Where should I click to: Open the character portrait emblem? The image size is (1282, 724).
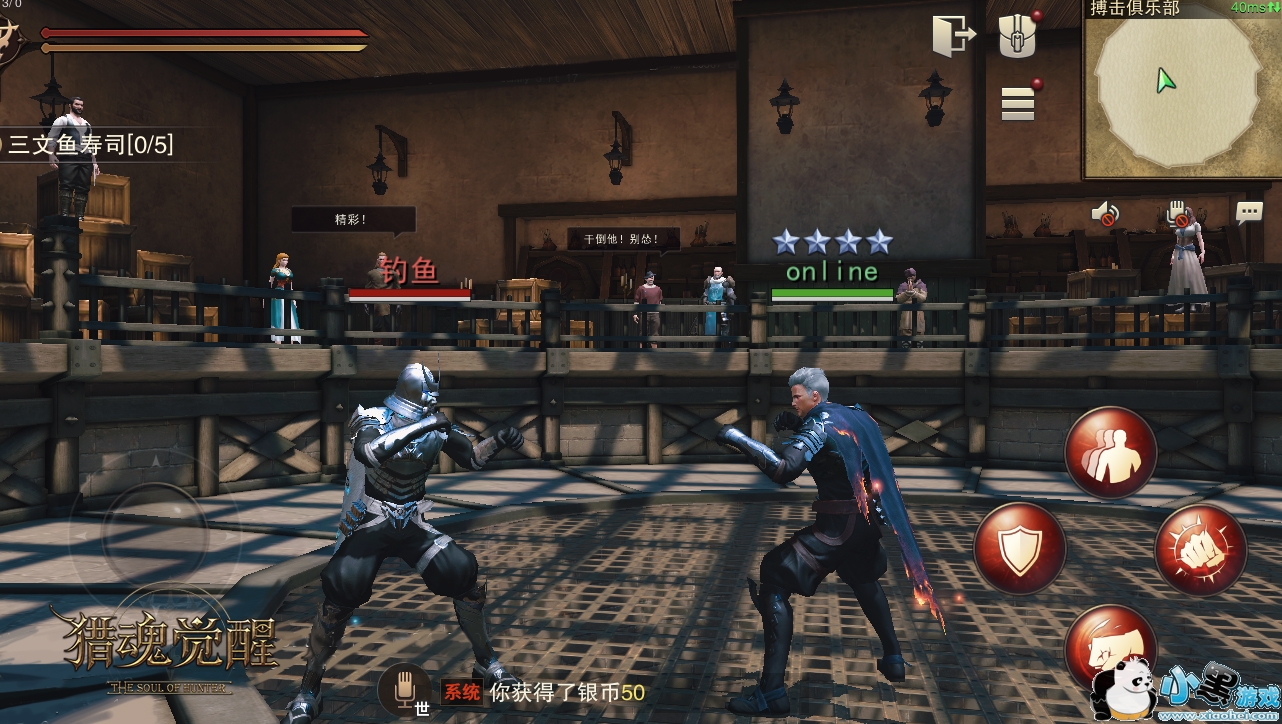click(x=12, y=42)
